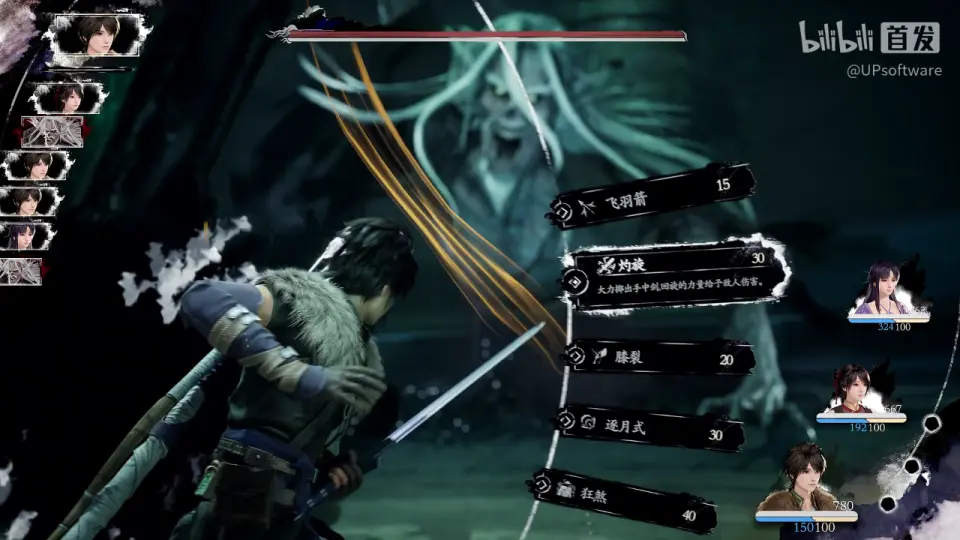Use the 滕裂 skill
Screen dimensions: 960x540
660,357
